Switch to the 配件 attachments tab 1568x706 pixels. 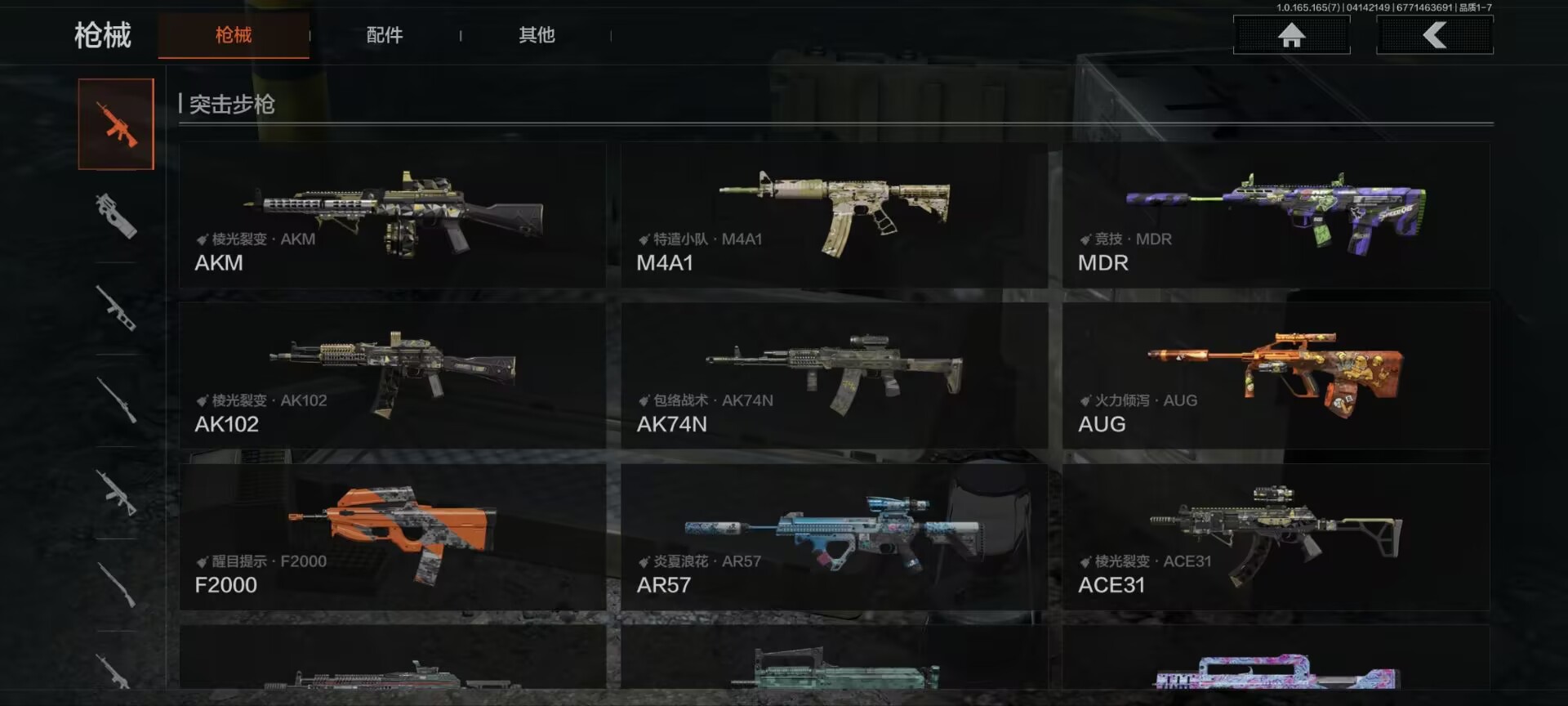(385, 35)
